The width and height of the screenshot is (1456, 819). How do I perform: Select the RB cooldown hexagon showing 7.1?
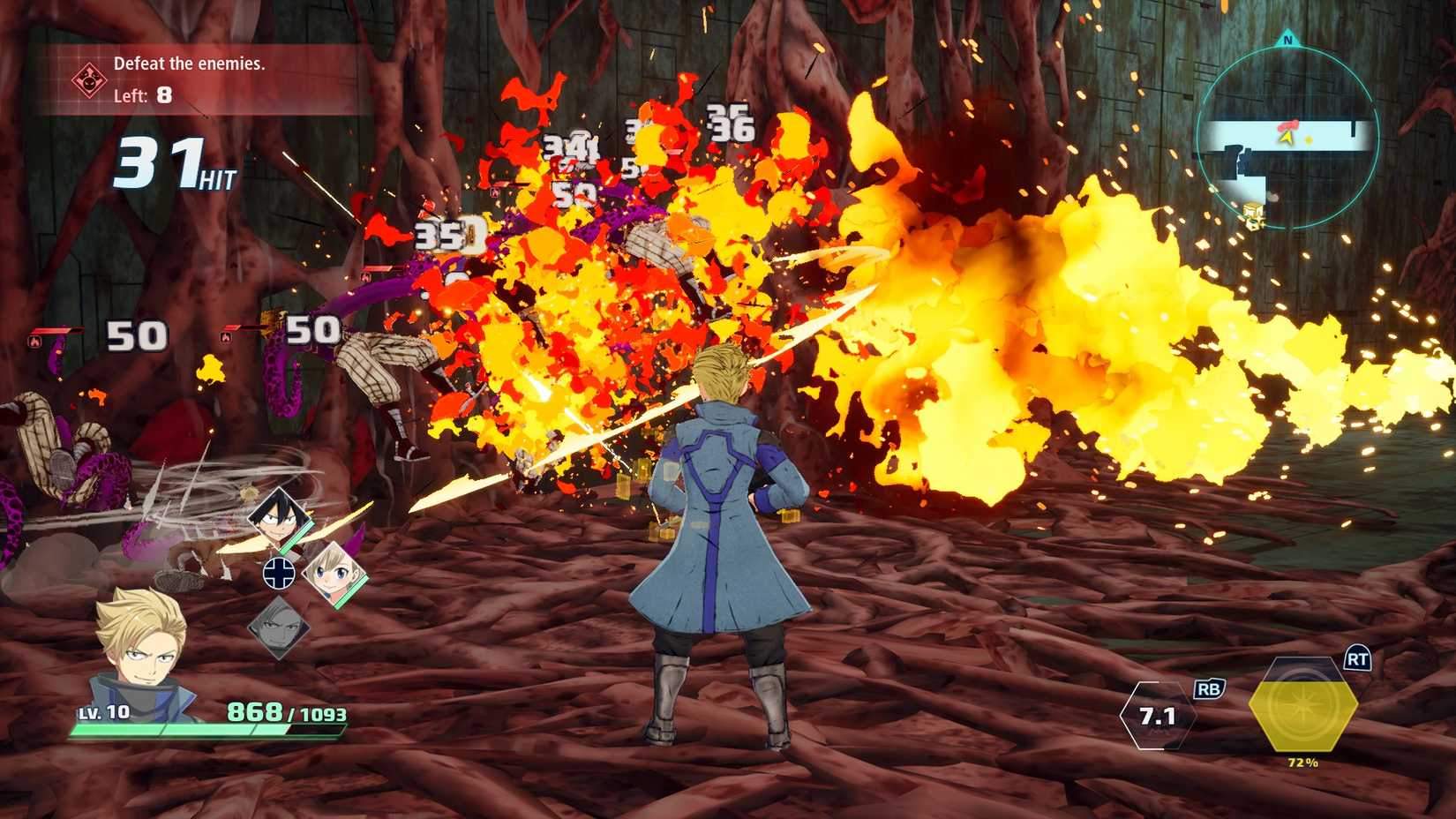click(x=1157, y=717)
